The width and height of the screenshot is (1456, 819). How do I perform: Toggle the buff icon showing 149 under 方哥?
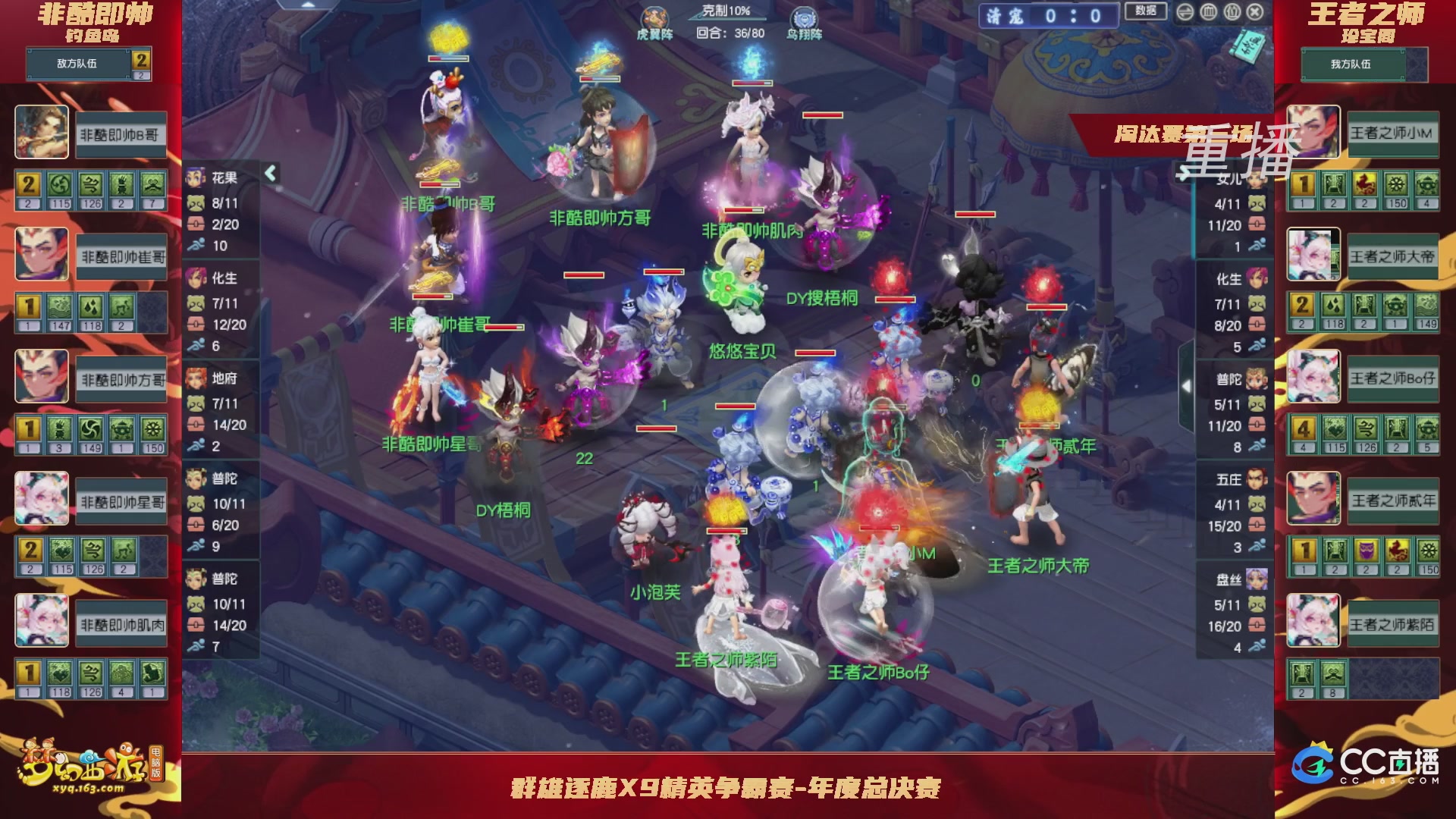90,428
